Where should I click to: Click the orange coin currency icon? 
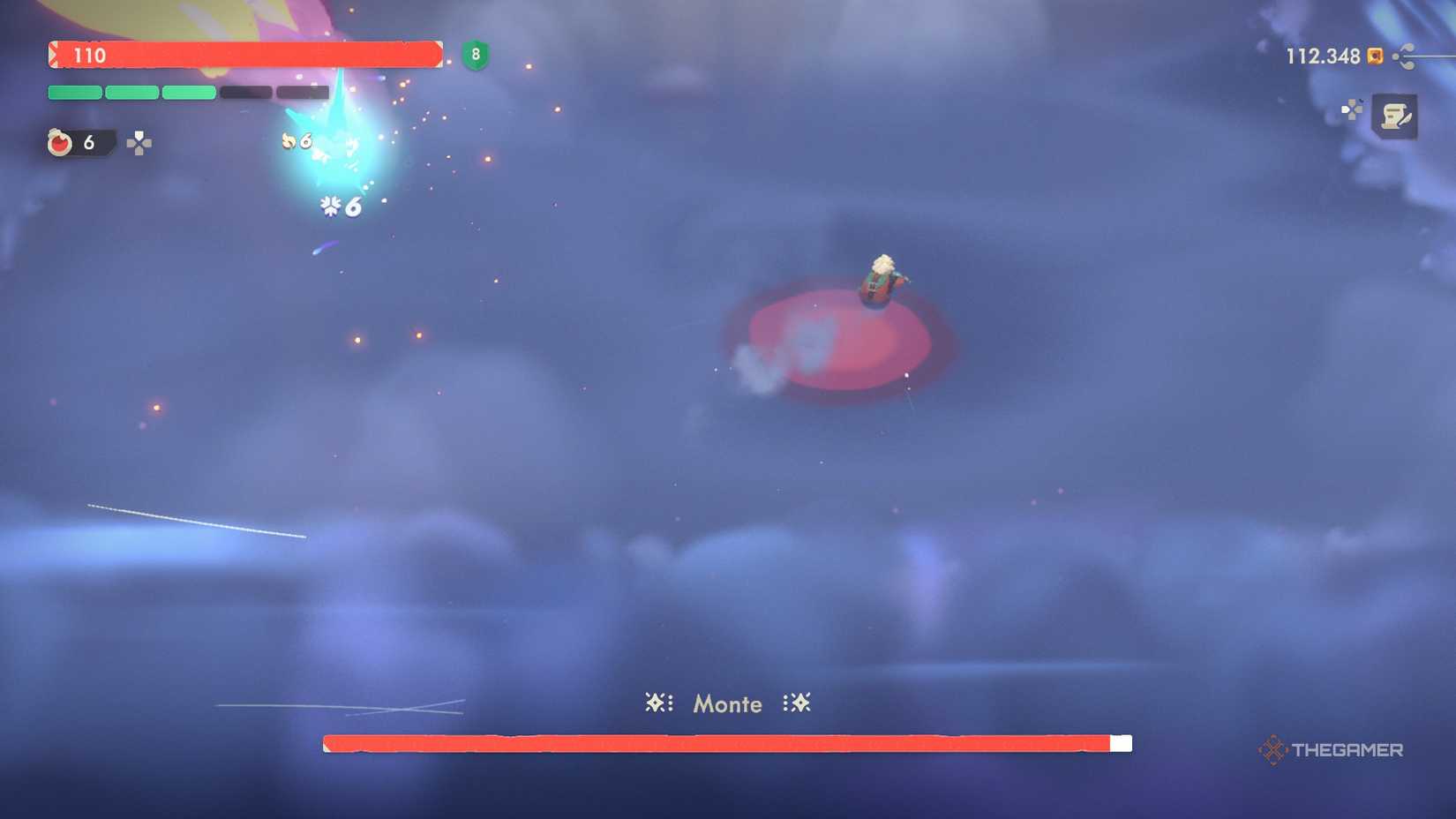pos(1375,56)
